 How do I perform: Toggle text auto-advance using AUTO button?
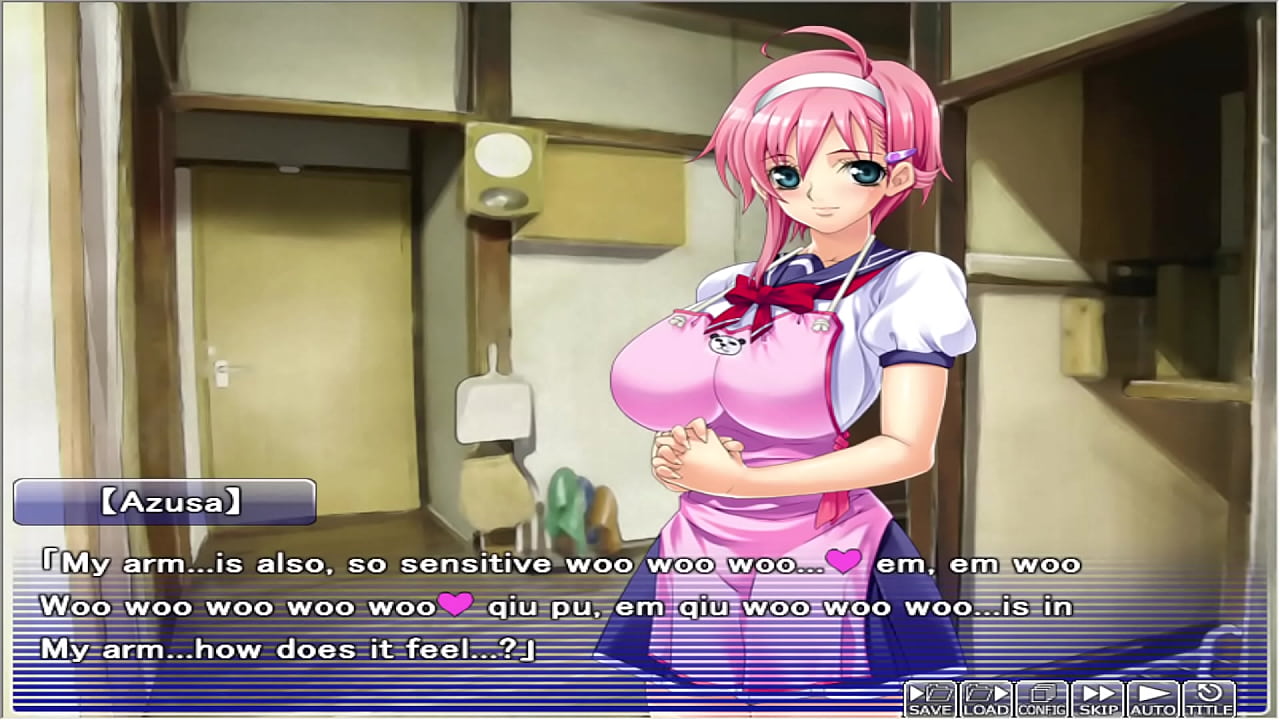click(x=1151, y=700)
